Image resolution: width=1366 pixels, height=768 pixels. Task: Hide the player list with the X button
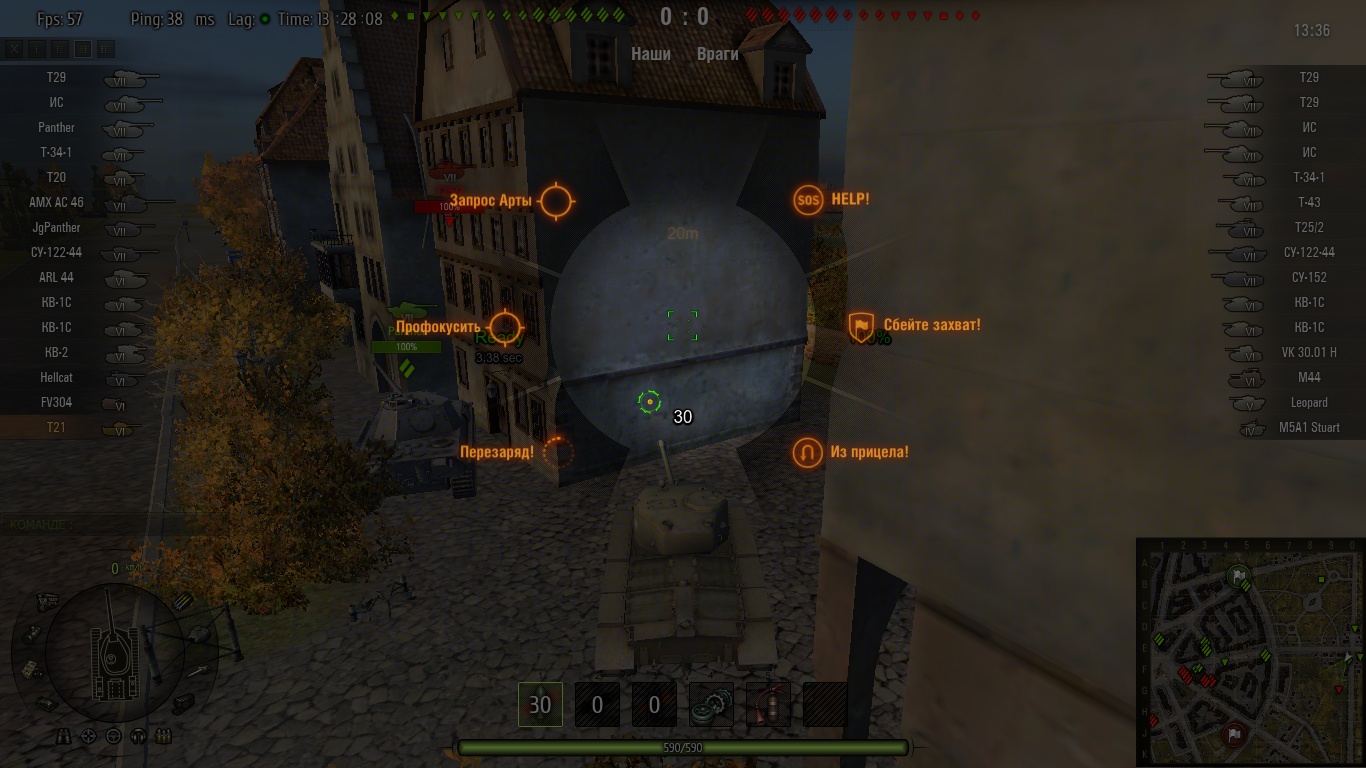(14, 48)
